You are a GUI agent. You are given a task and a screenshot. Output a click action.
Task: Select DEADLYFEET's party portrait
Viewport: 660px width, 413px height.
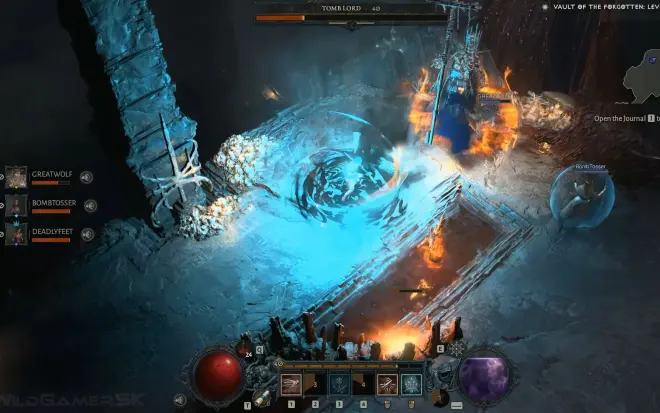[17, 235]
